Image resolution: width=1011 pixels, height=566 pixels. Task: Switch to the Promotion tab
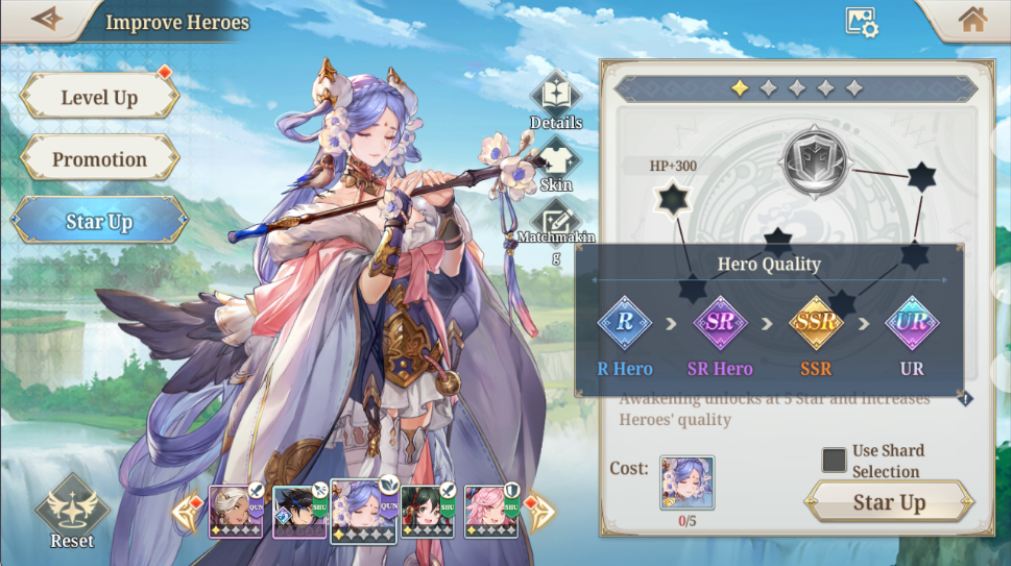99,159
